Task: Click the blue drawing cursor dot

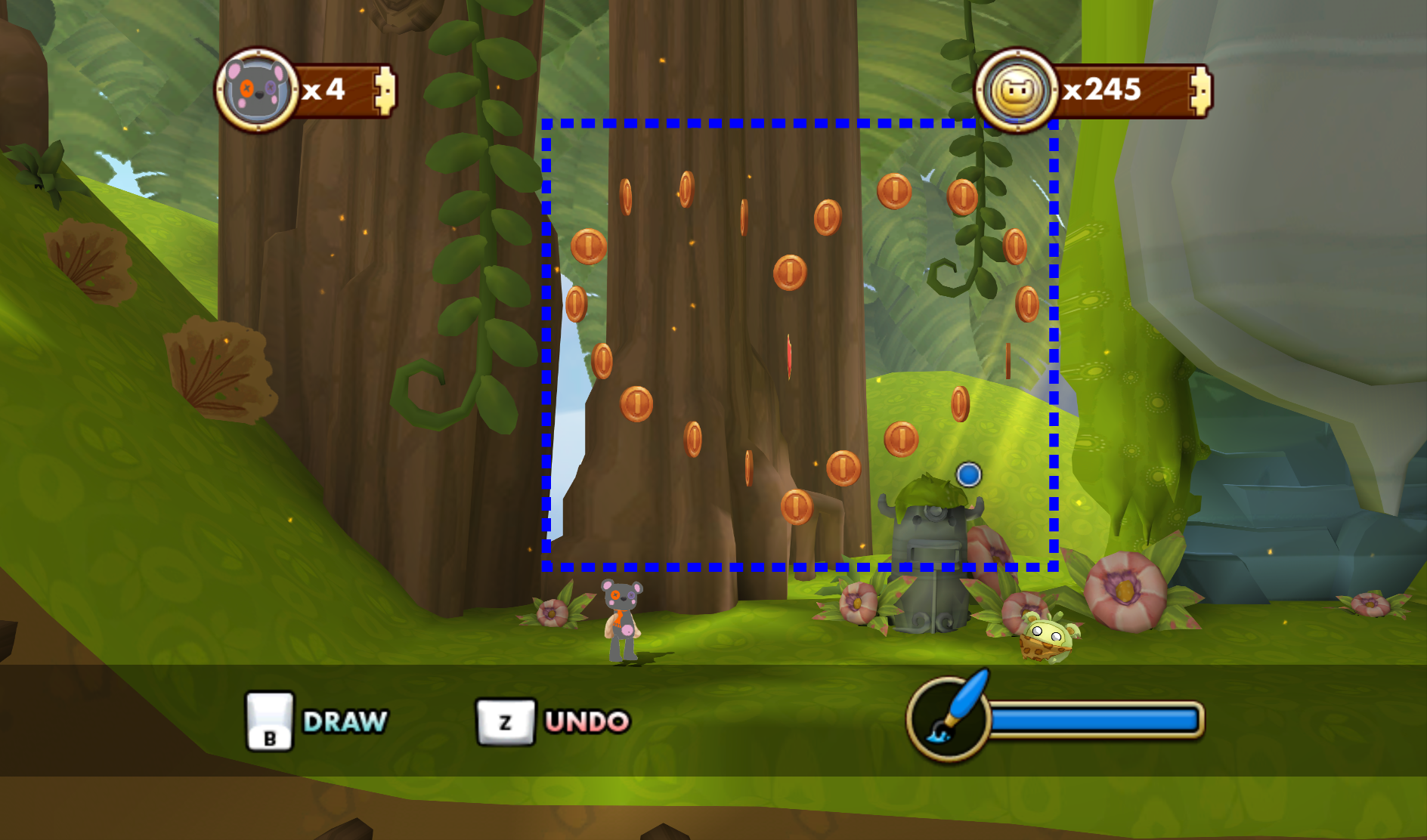Action: [x=968, y=475]
